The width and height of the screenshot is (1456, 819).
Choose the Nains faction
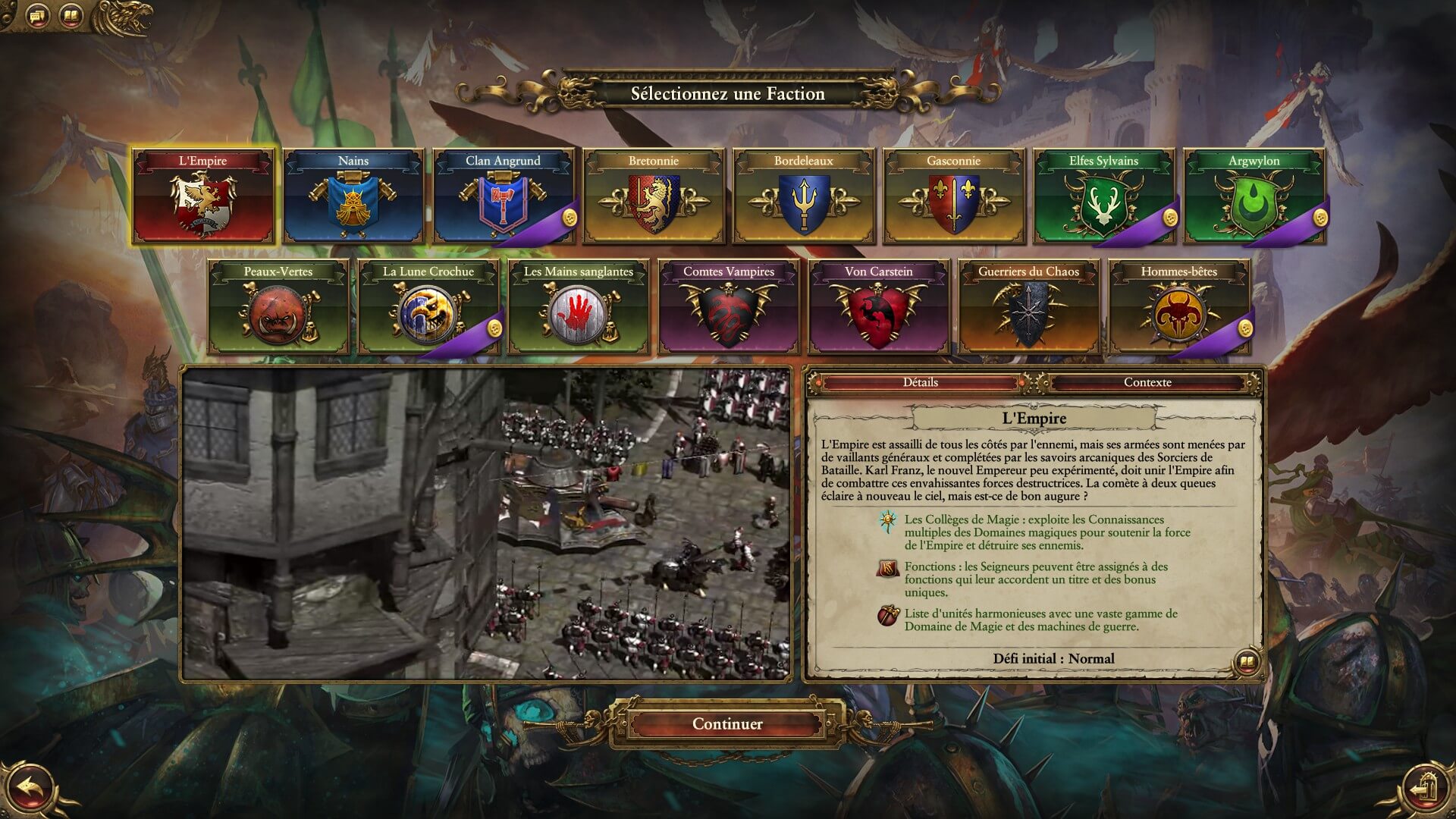point(353,197)
